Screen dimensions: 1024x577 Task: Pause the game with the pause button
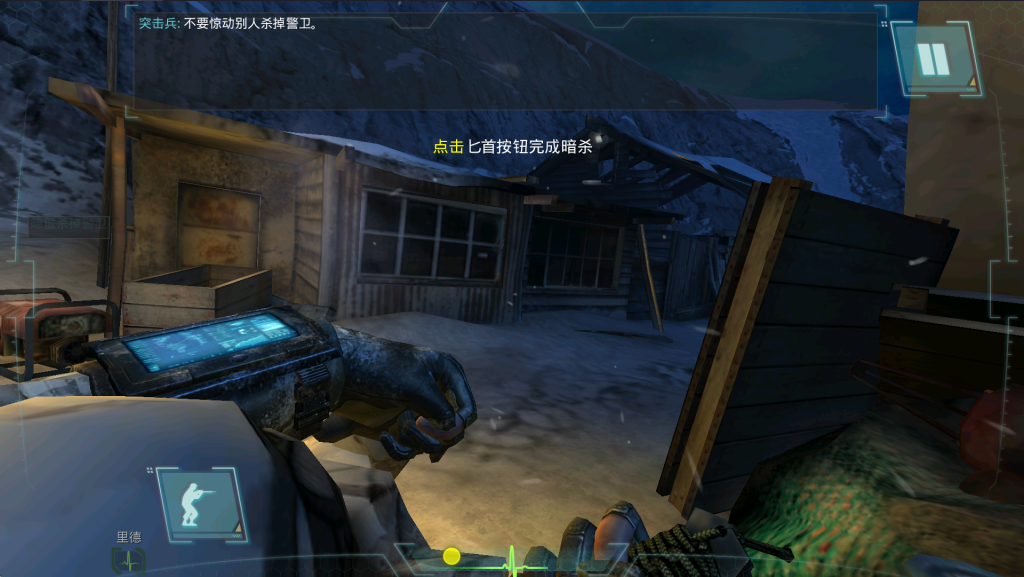(x=934, y=59)
